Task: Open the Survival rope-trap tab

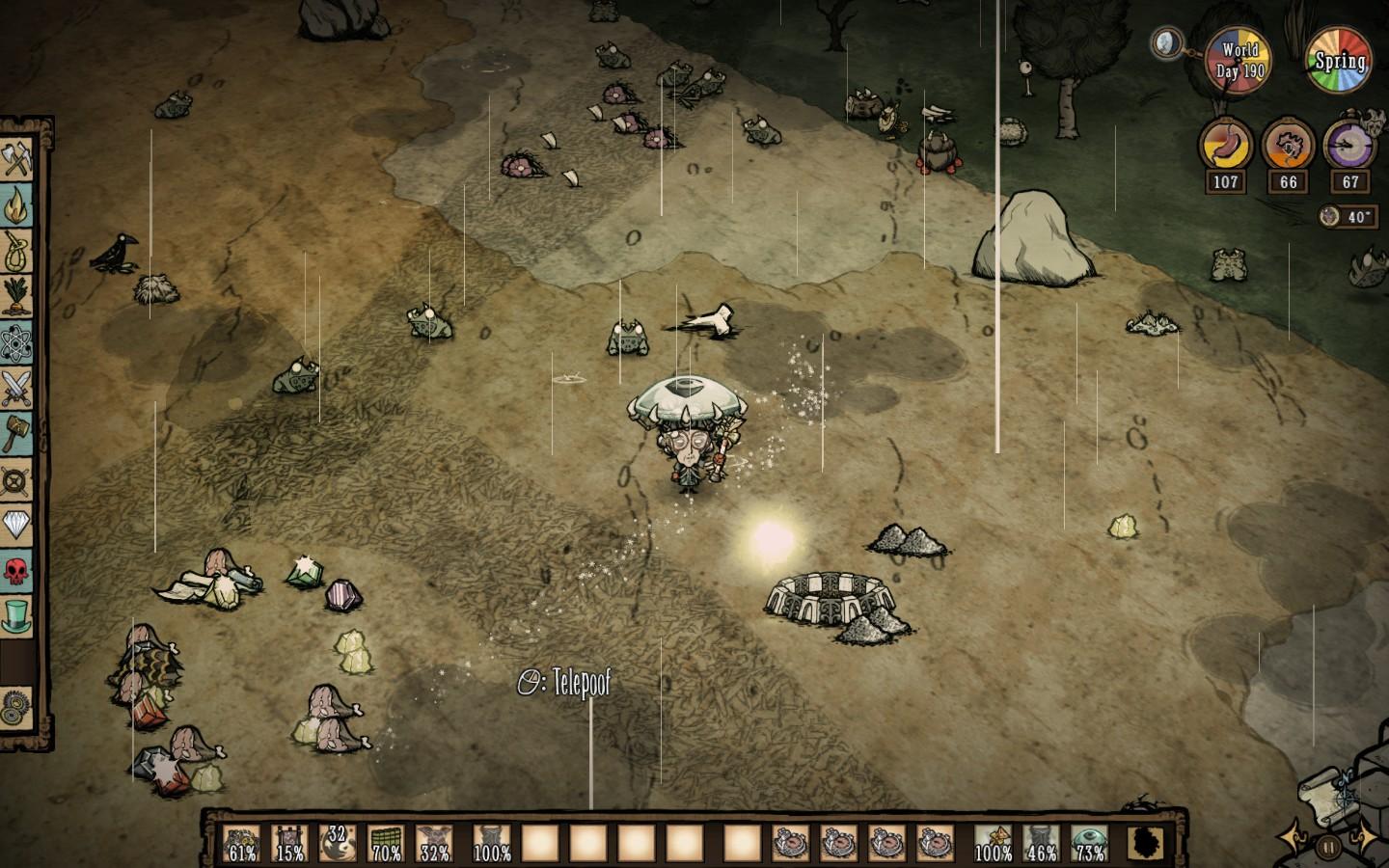Action: pos(17,251)
